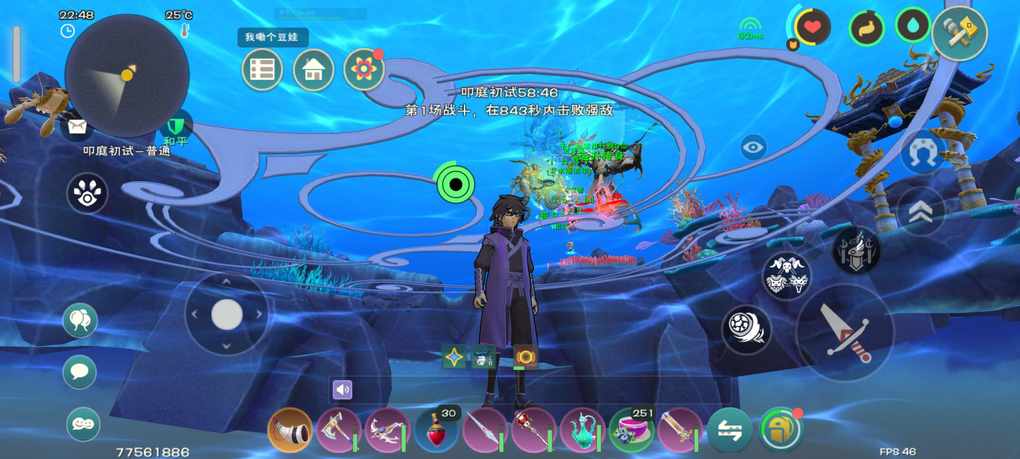Open the chat speech bubble

pos(80,372)
